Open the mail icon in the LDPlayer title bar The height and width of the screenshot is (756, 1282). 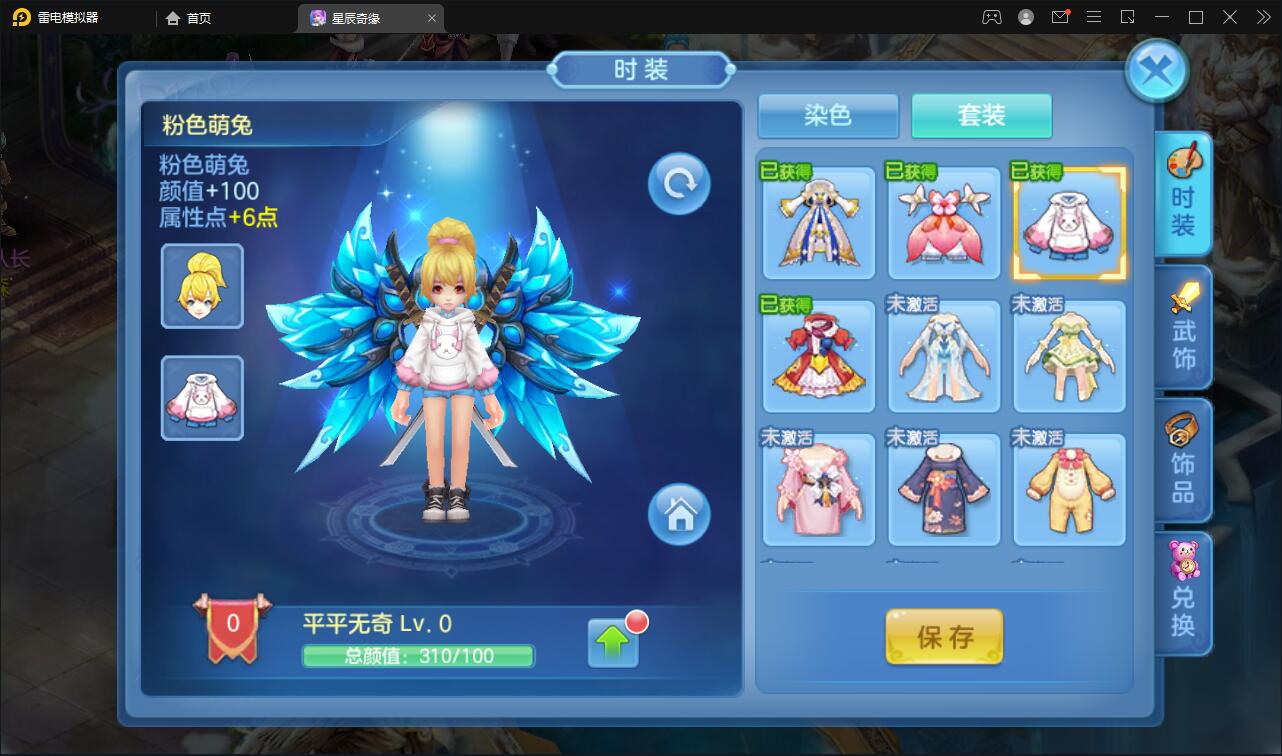tap(1062, 17)
